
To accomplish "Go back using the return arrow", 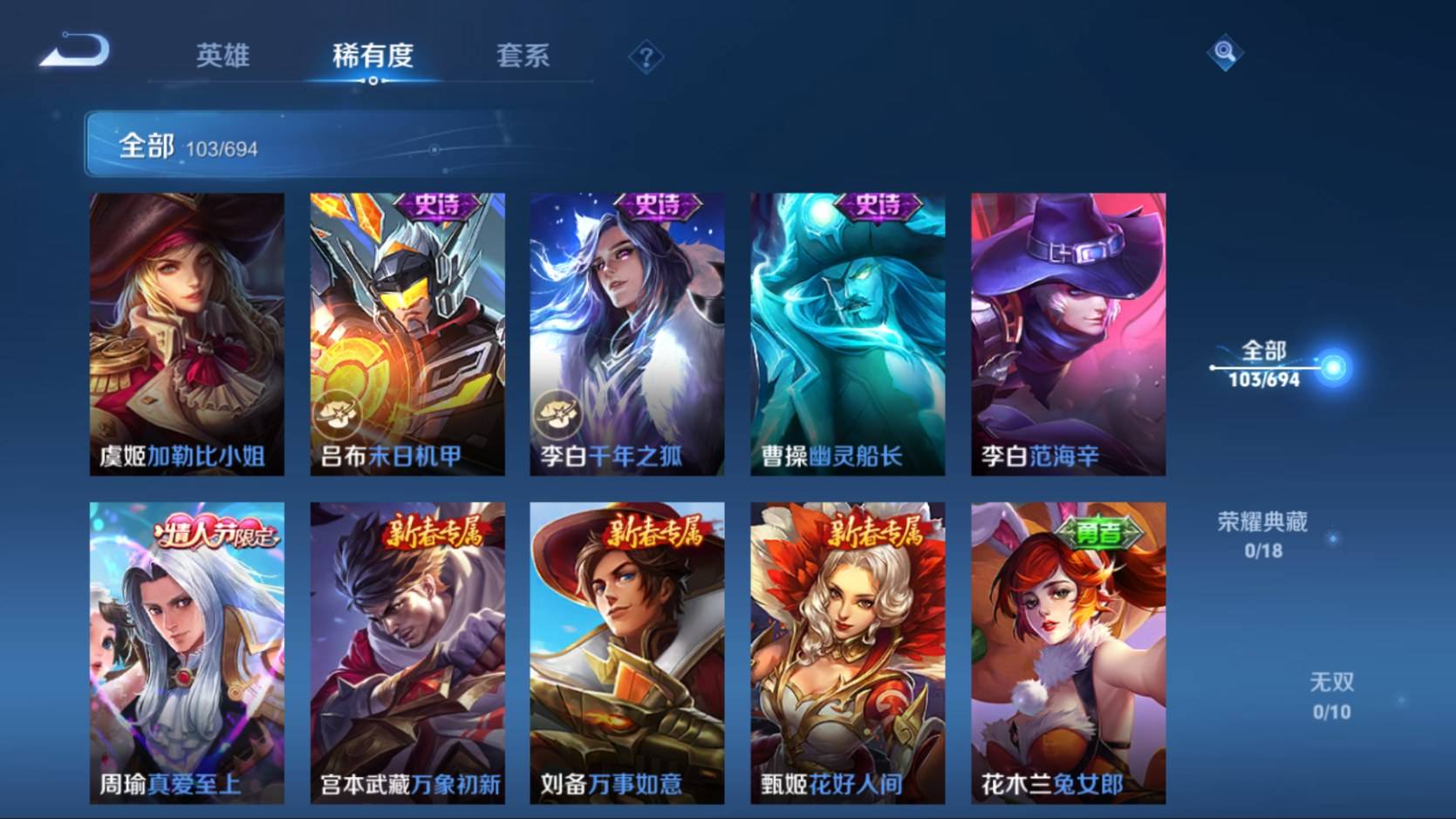I will [x=75, y=51].
